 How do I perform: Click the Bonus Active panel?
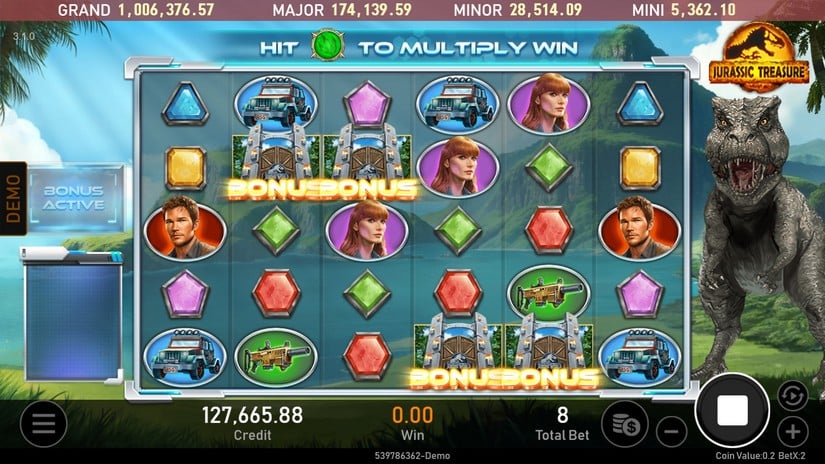74,197
